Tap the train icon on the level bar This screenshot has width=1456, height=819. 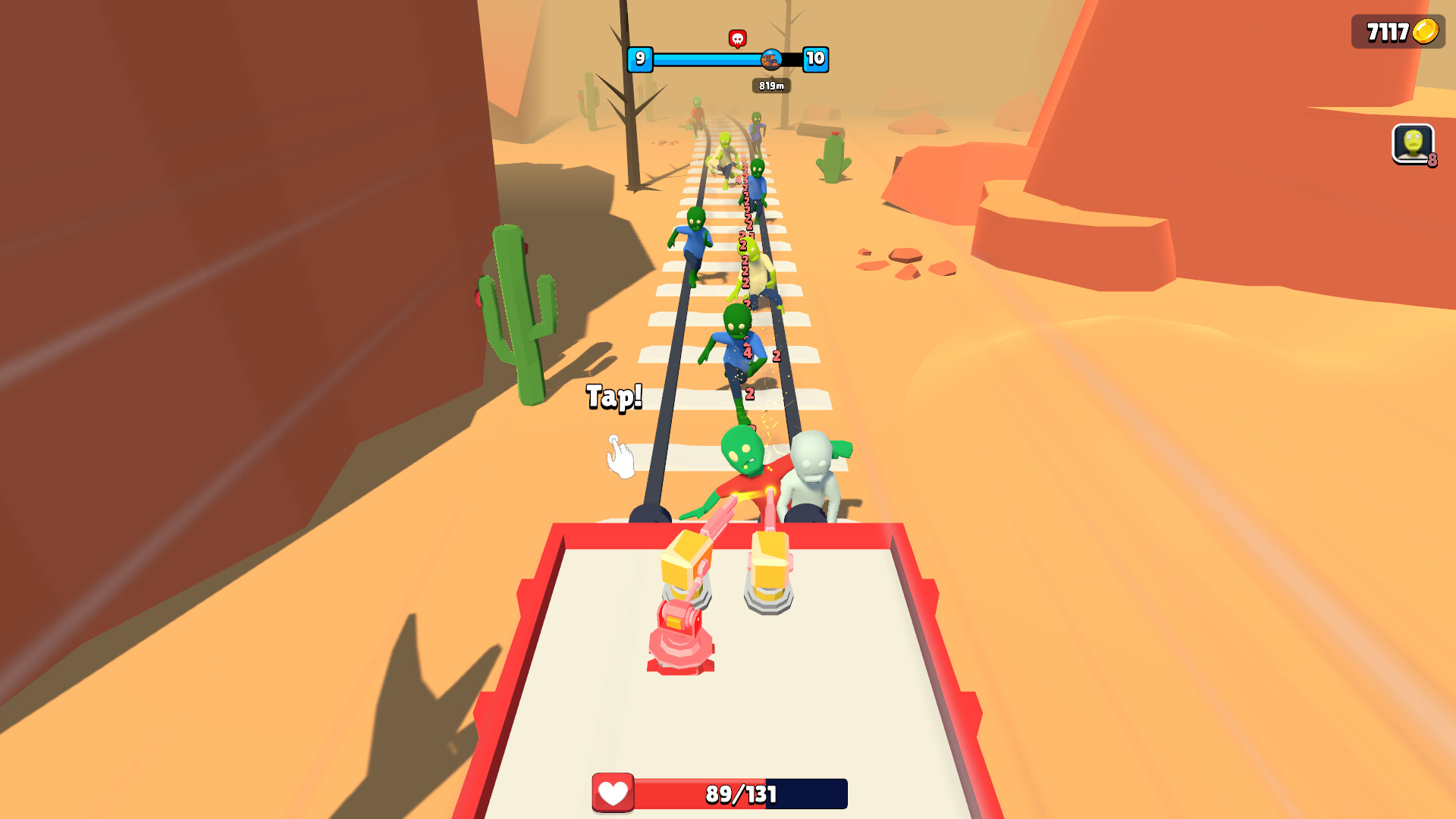[773, 61]
